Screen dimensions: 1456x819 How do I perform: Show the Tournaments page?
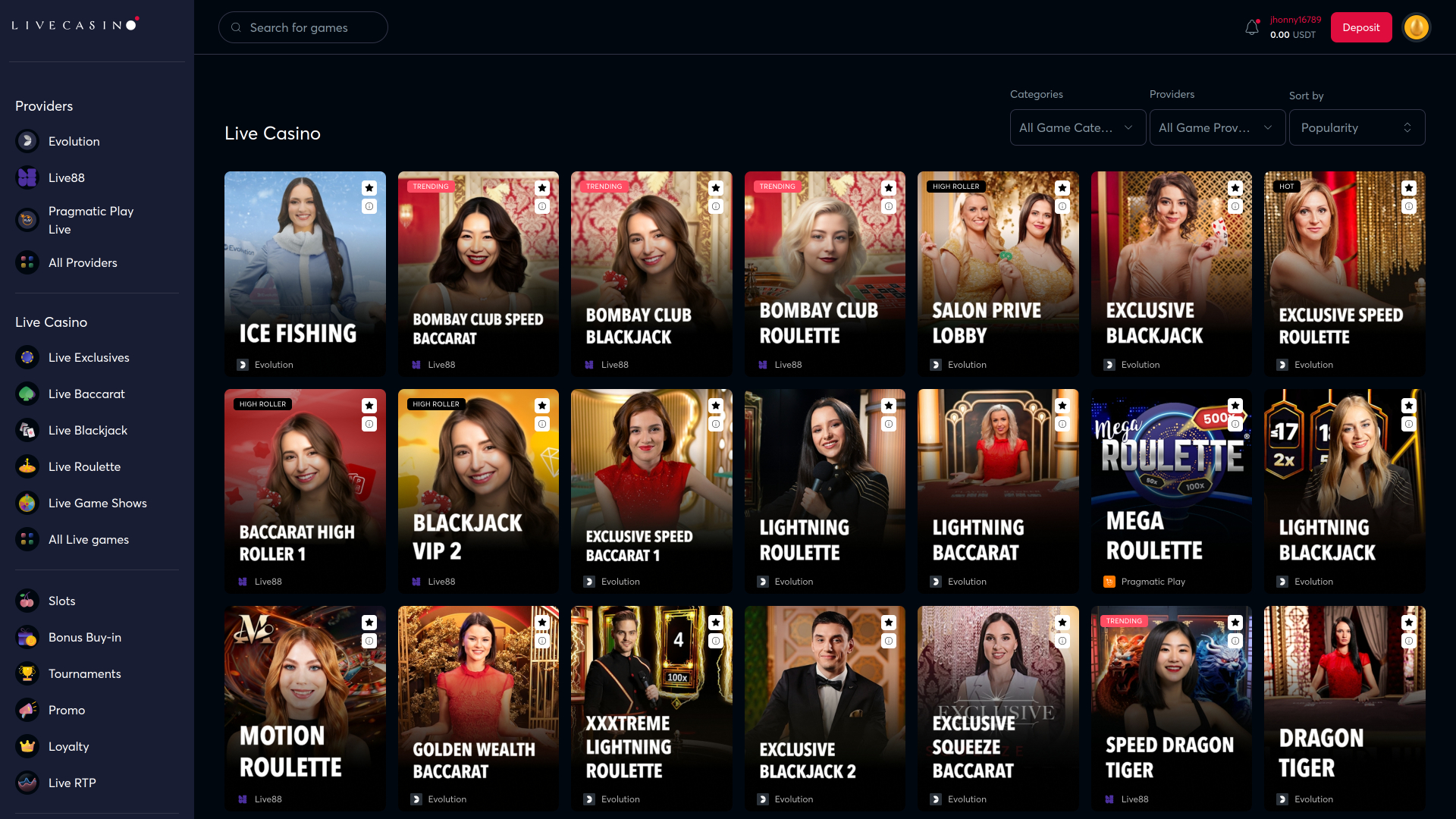[84, 673]
